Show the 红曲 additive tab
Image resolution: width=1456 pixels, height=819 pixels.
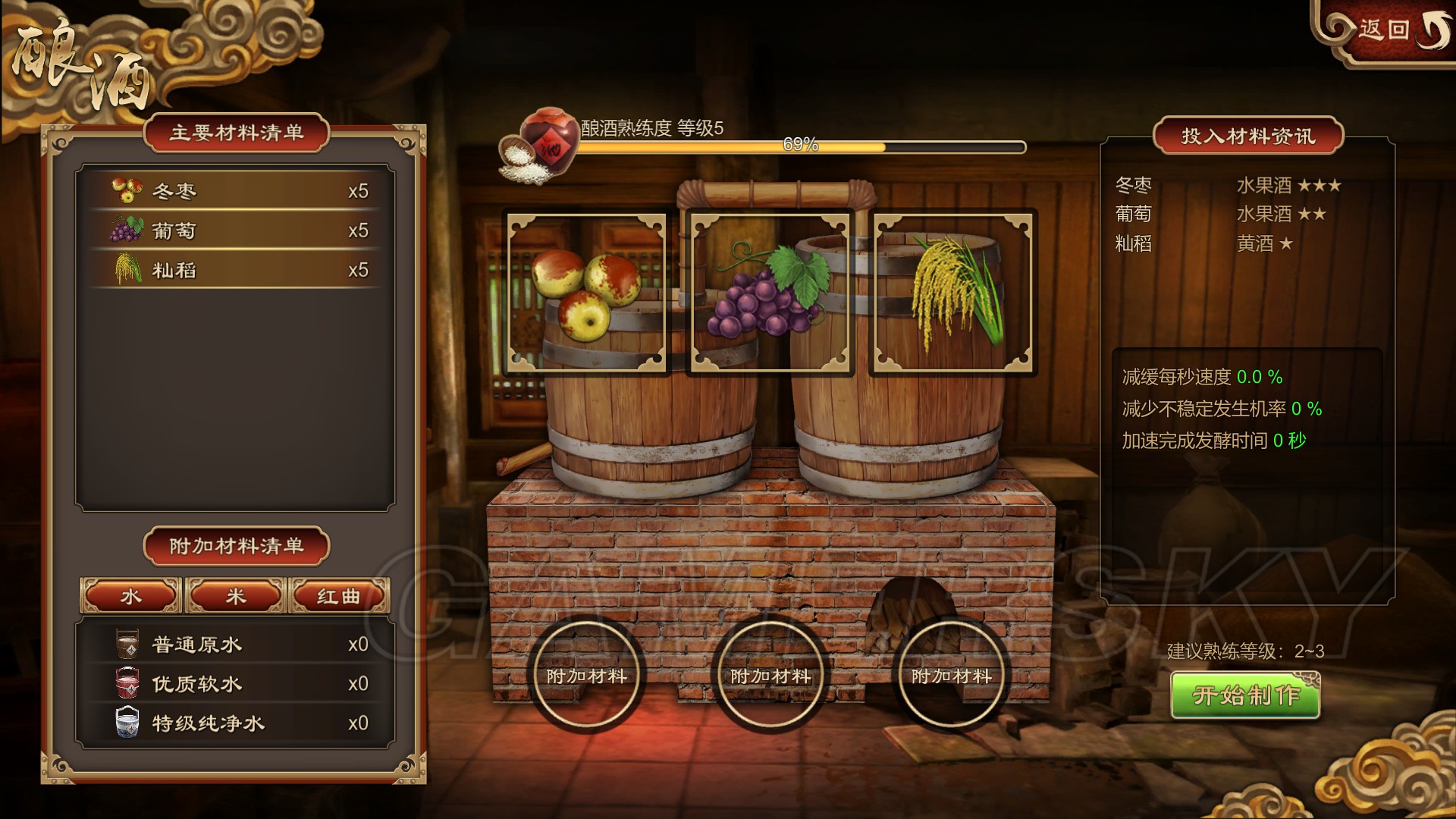point(339,596)
